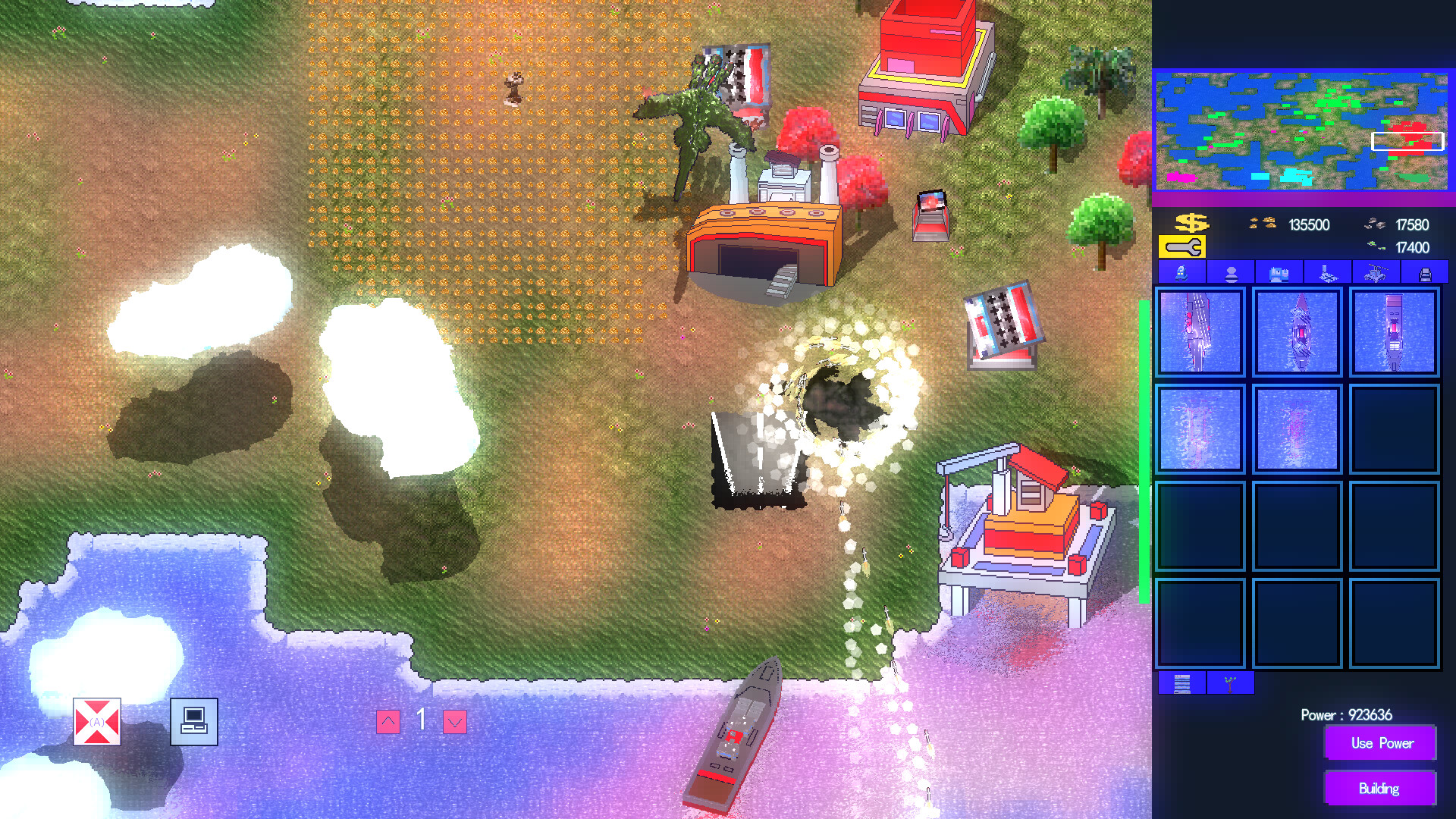Click the first unit production thumbnail

click(1200, 332)
